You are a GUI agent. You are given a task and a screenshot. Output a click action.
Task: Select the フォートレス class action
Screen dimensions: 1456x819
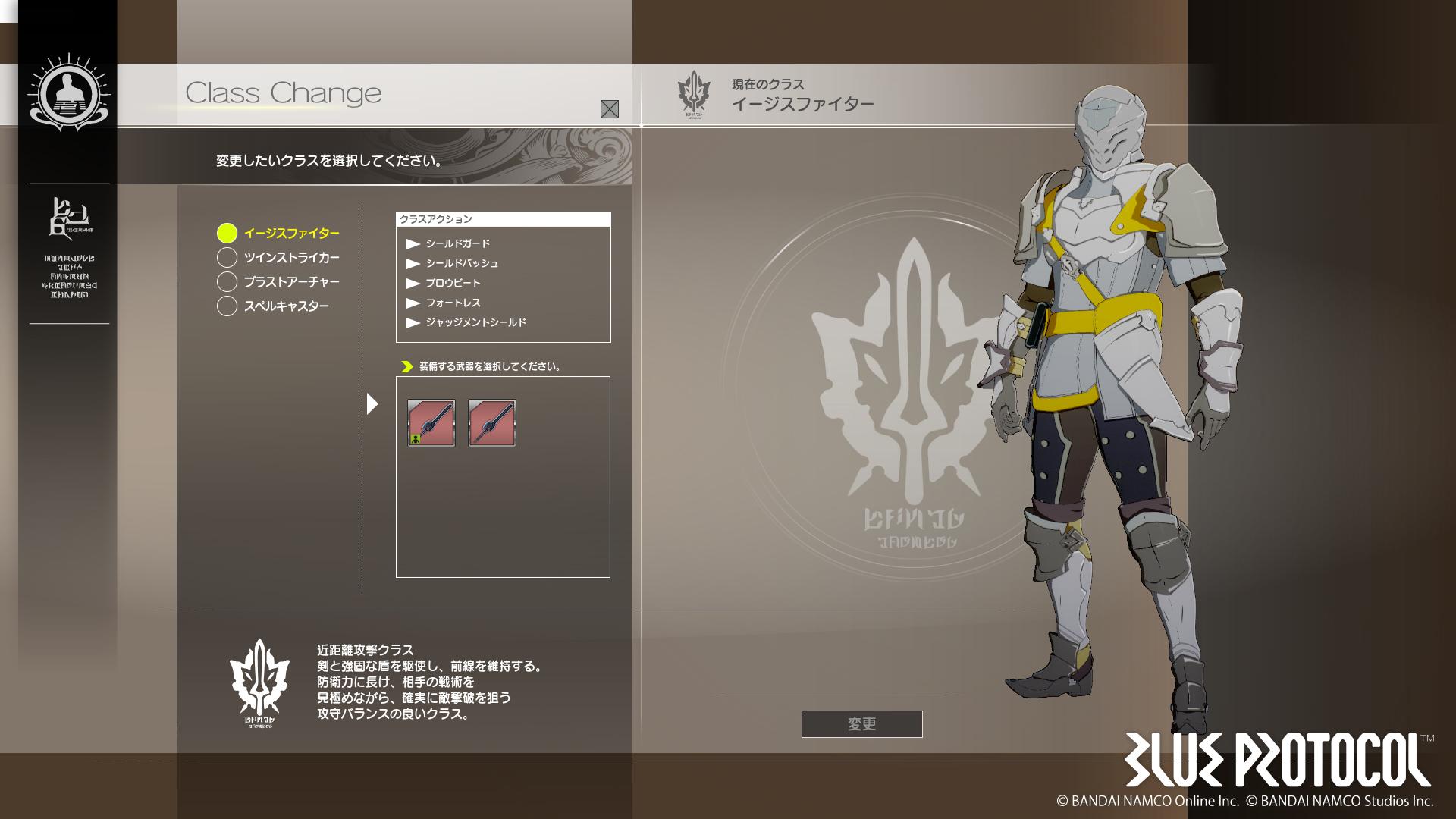(x=453, y=303)
